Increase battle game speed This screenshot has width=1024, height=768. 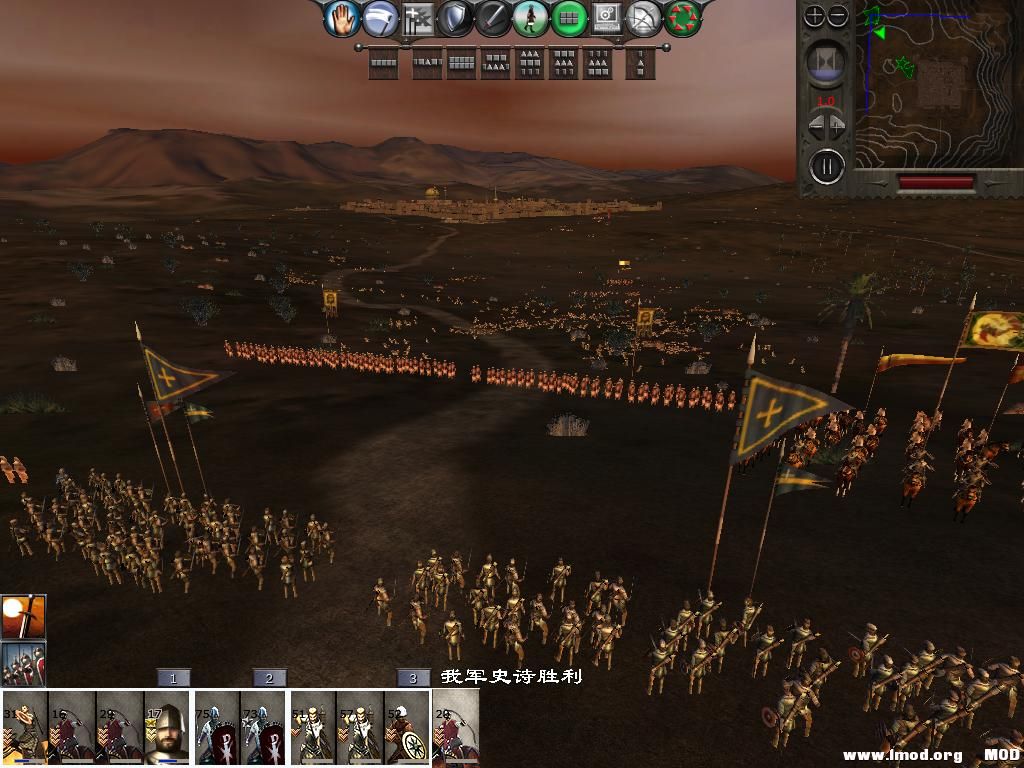point(837,127)
